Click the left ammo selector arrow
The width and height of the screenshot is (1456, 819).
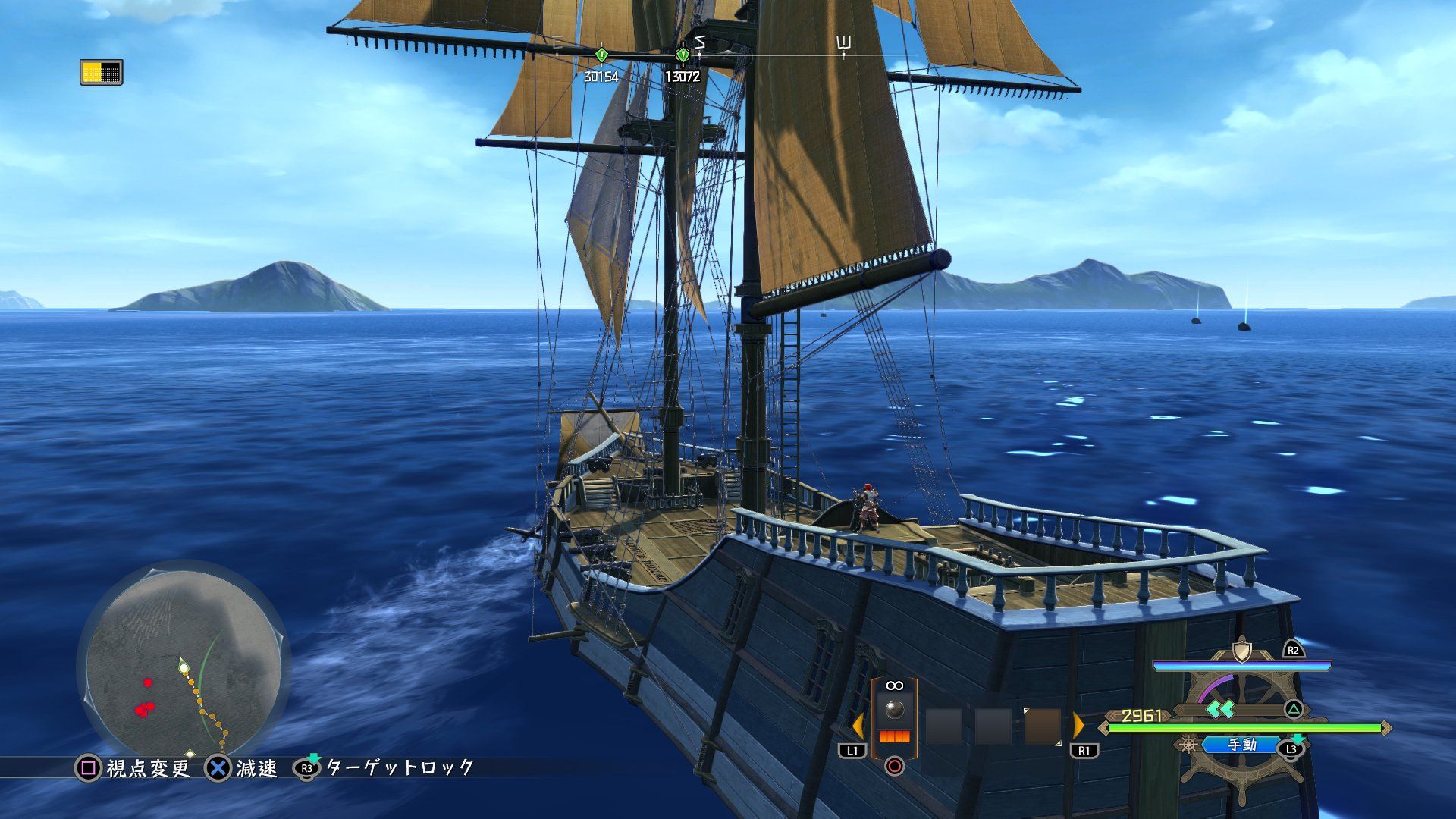[858, 726]
